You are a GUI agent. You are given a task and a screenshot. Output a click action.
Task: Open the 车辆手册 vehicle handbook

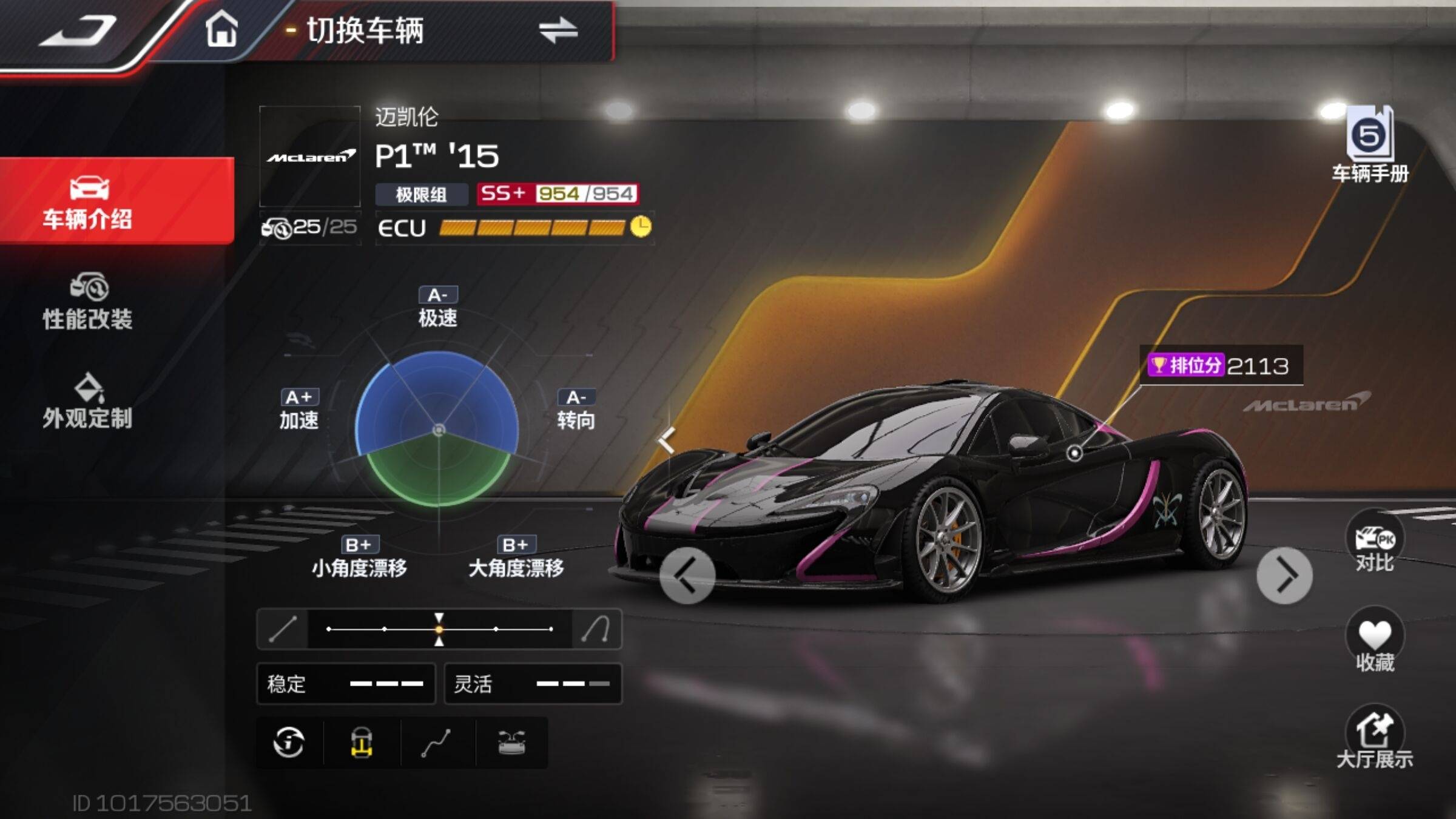pyautogui.click(x=1370, y=144)
